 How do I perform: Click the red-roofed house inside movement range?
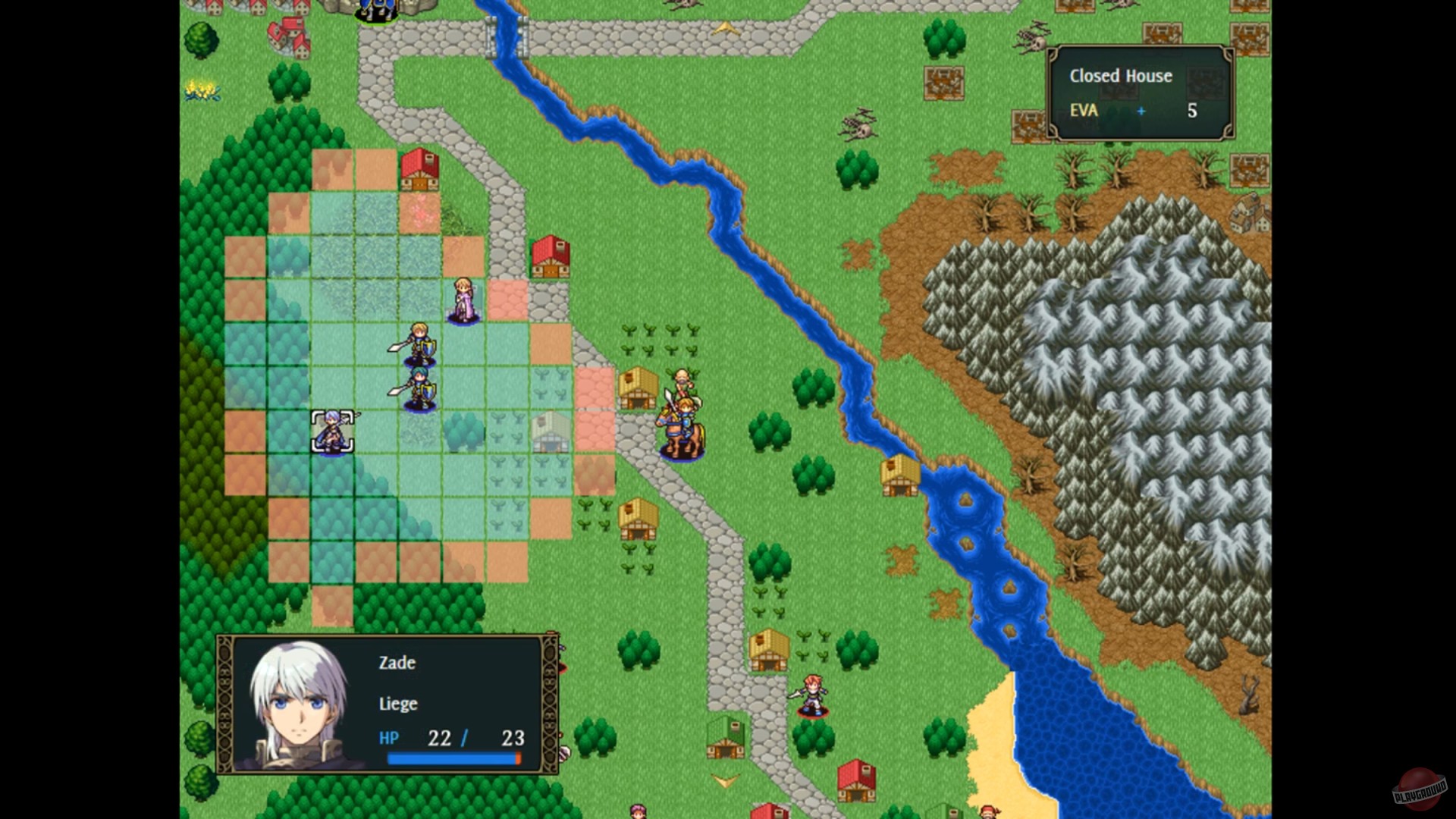pyautogui.click(x=421, y=171)
